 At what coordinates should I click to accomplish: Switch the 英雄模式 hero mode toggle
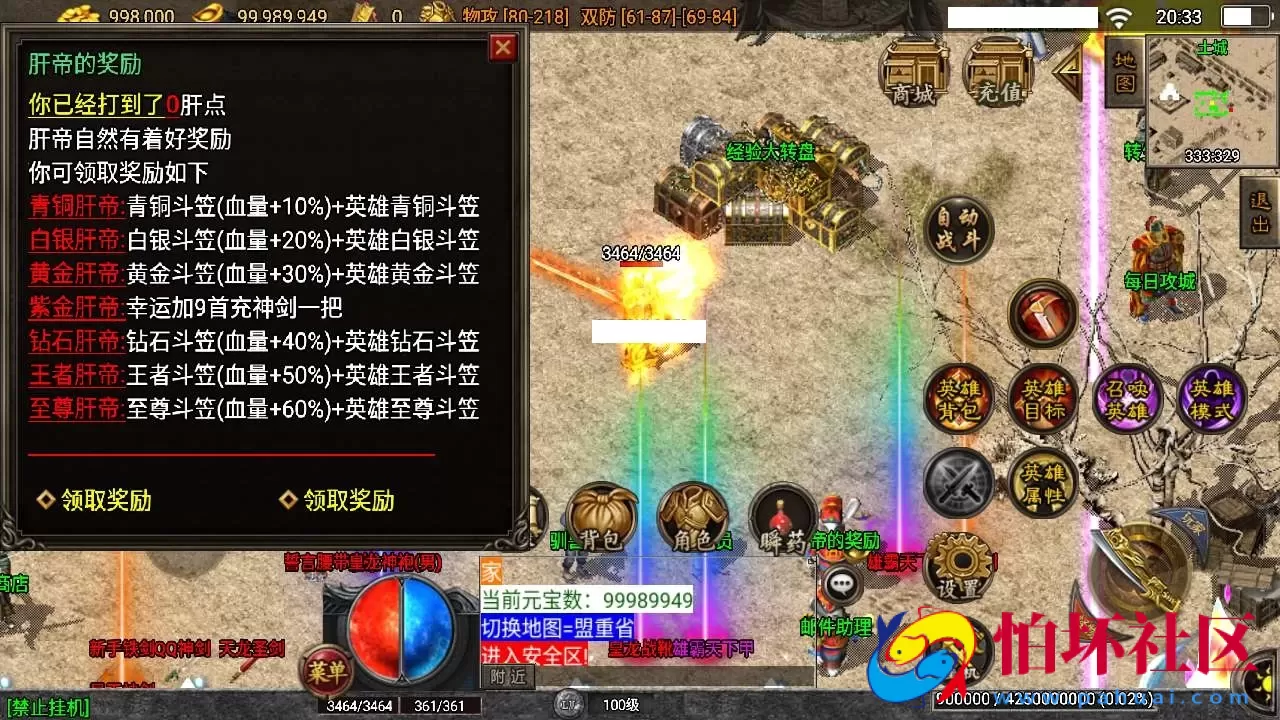click(1212, 399)
